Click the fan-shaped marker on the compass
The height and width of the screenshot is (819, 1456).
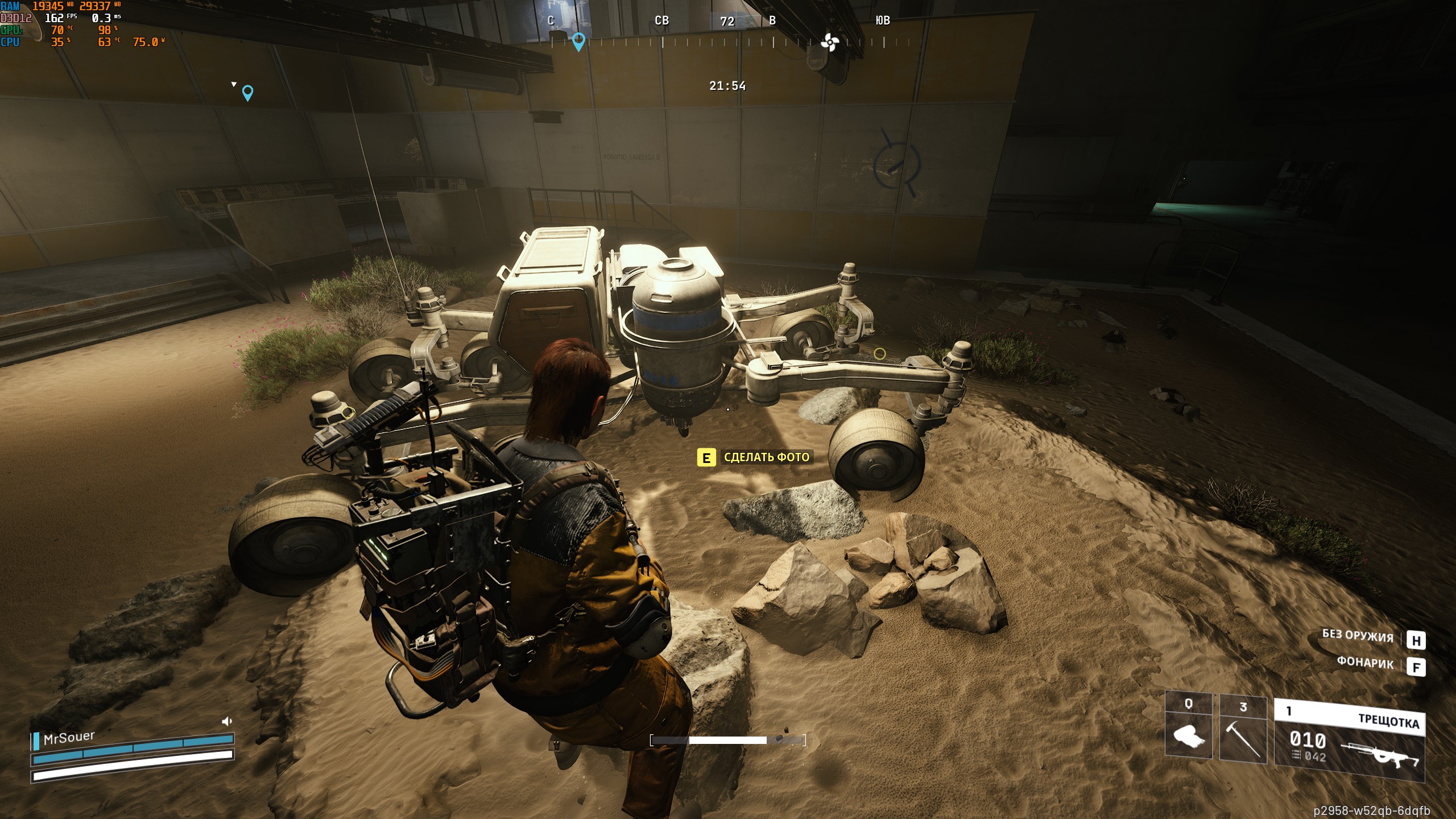coord(830,42)
